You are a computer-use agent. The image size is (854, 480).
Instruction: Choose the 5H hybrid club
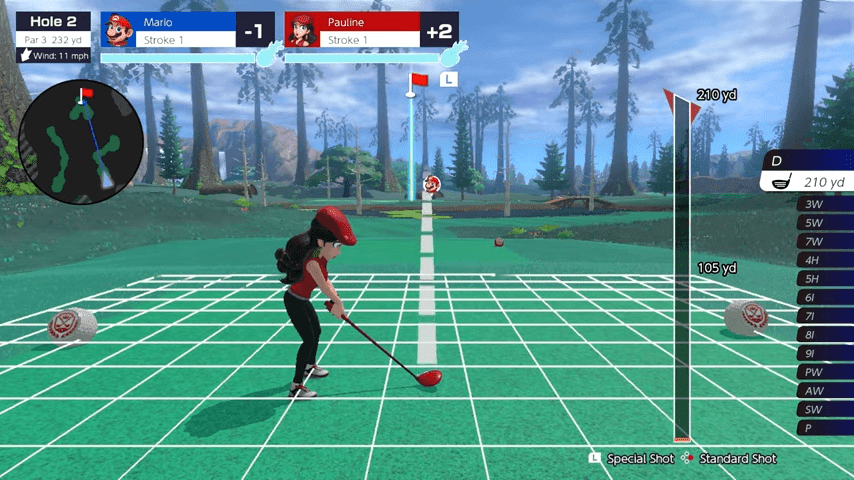click(822, 279)
